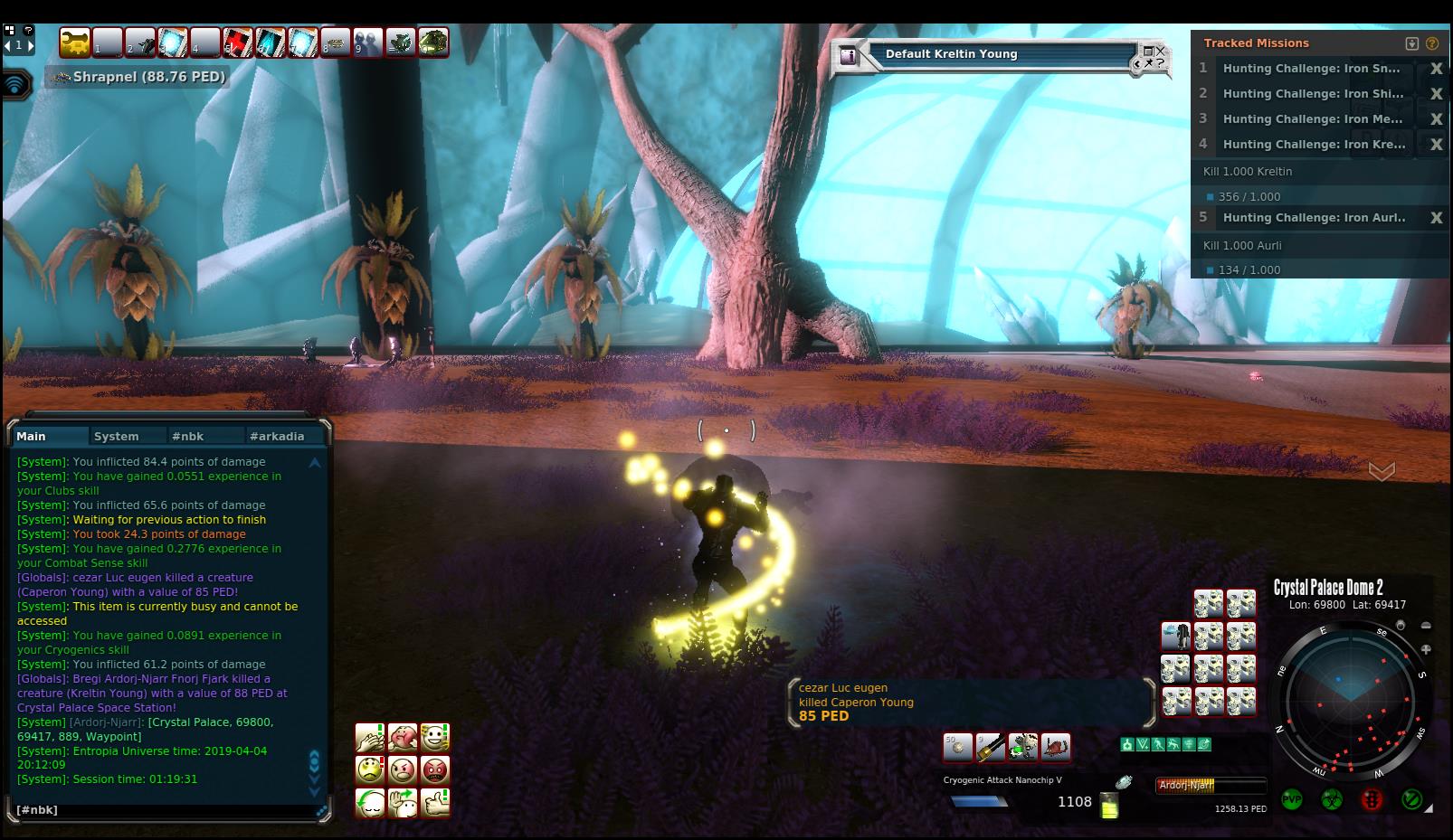The image size is (1453, 840).
Task: Toggle the green PVP button under the radar
Action: coord(1292,800)
